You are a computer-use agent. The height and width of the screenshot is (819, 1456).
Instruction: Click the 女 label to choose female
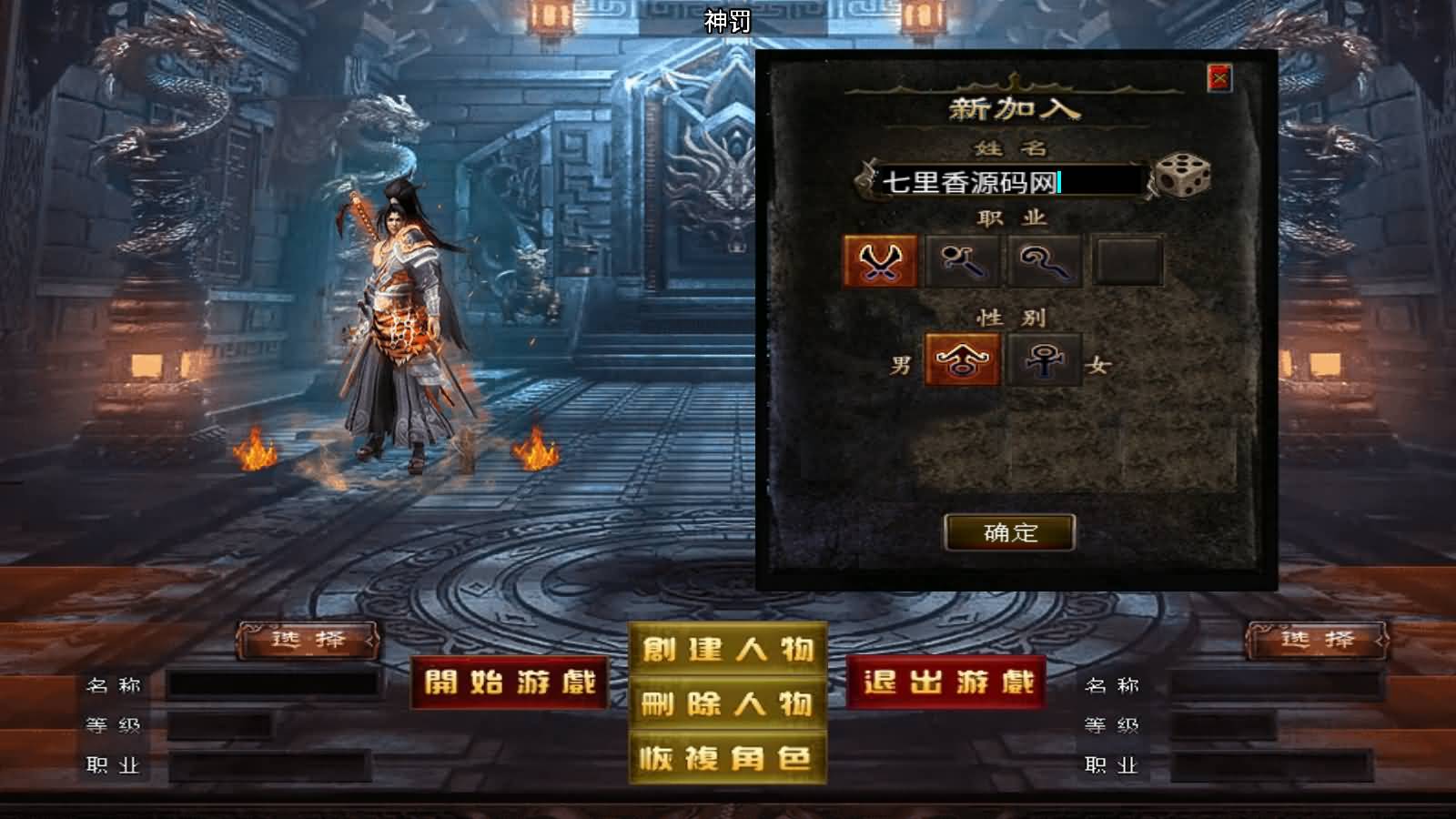point(1095,363)
